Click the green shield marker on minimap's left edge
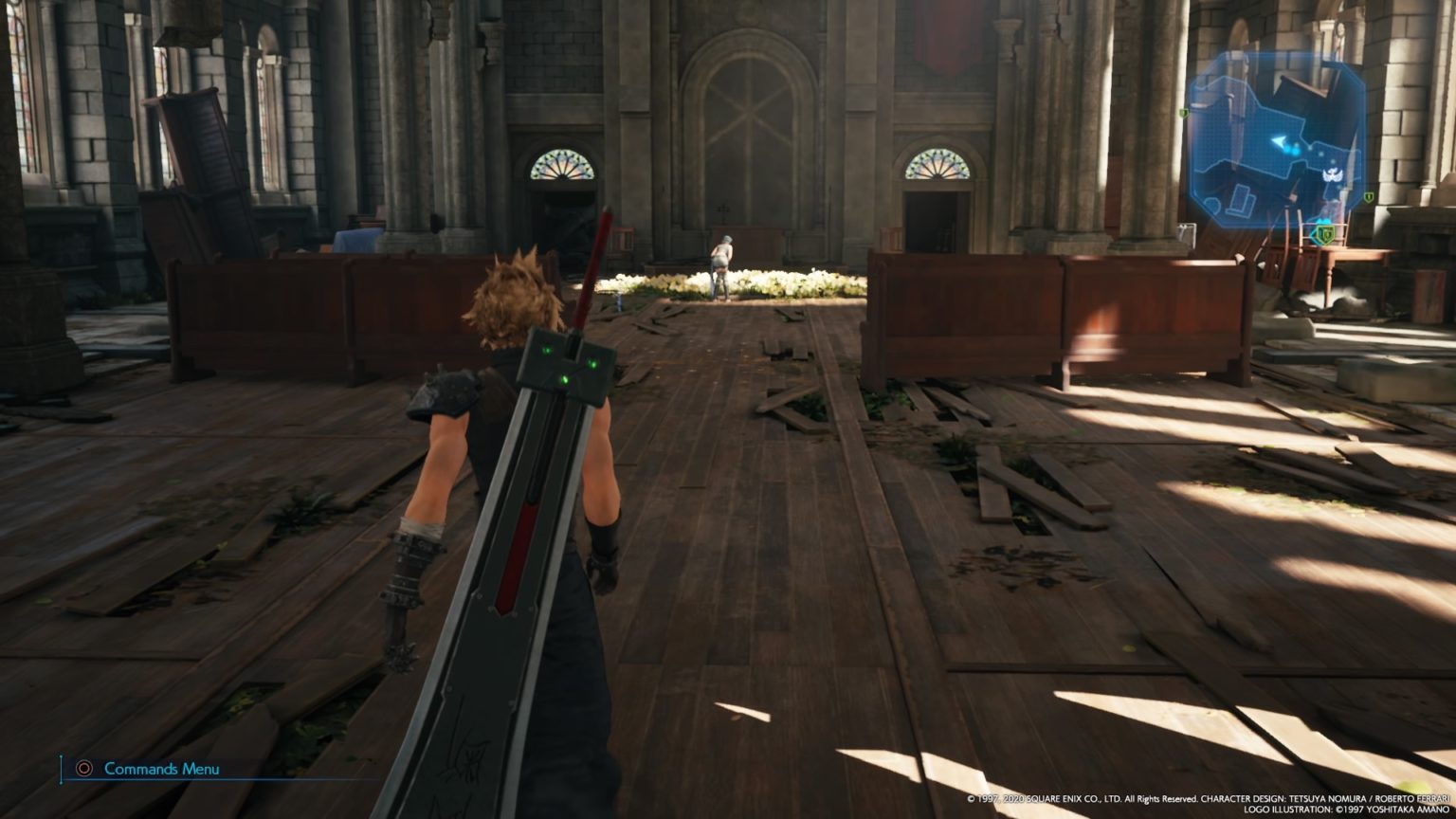1456x819 pixels. [1185, 113]
